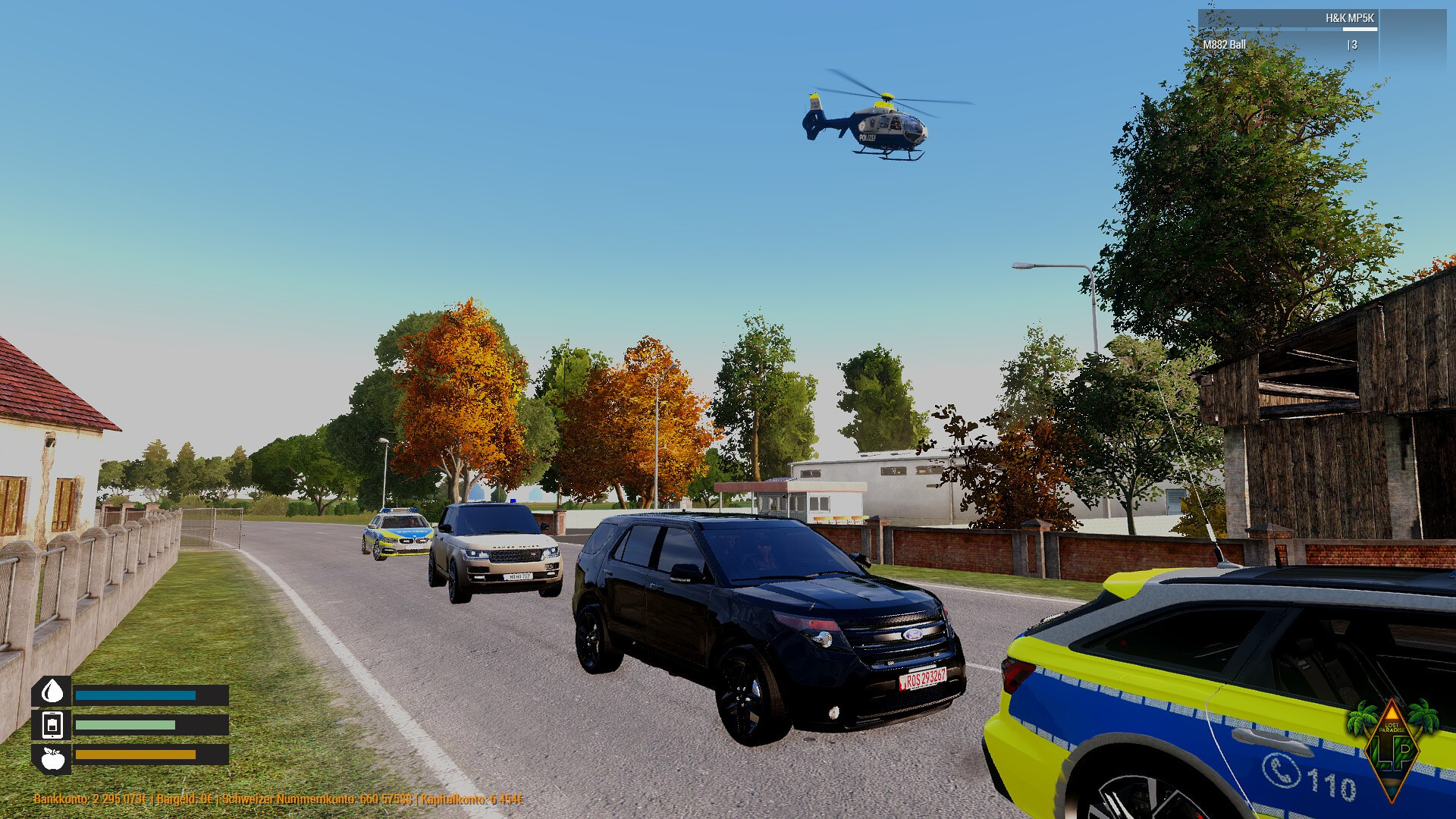Click the water drop thirst icon
The height and width of the screenshot is (819, 1456).
coord(52,691)
